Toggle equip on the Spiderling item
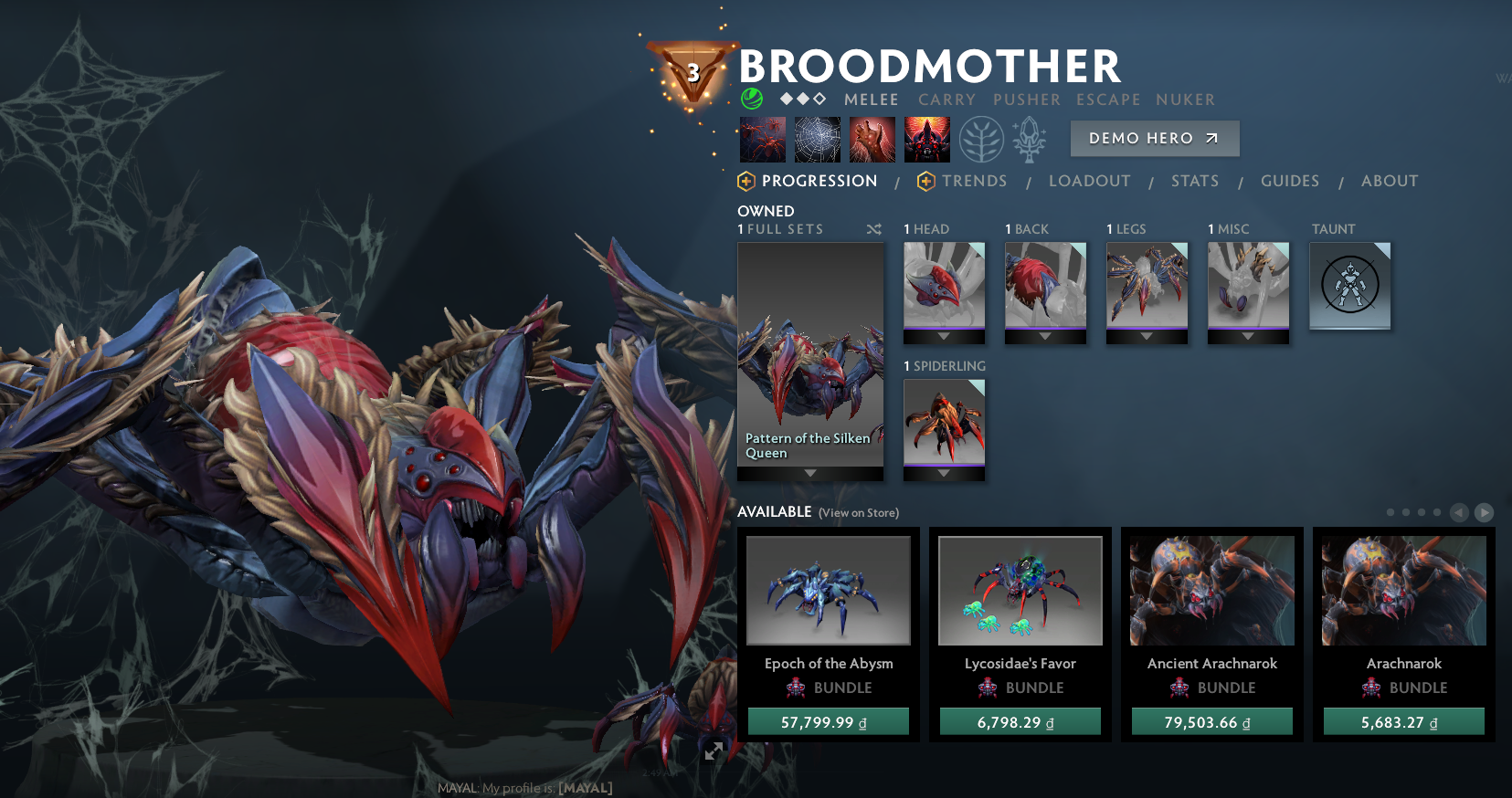 (944, 425)
